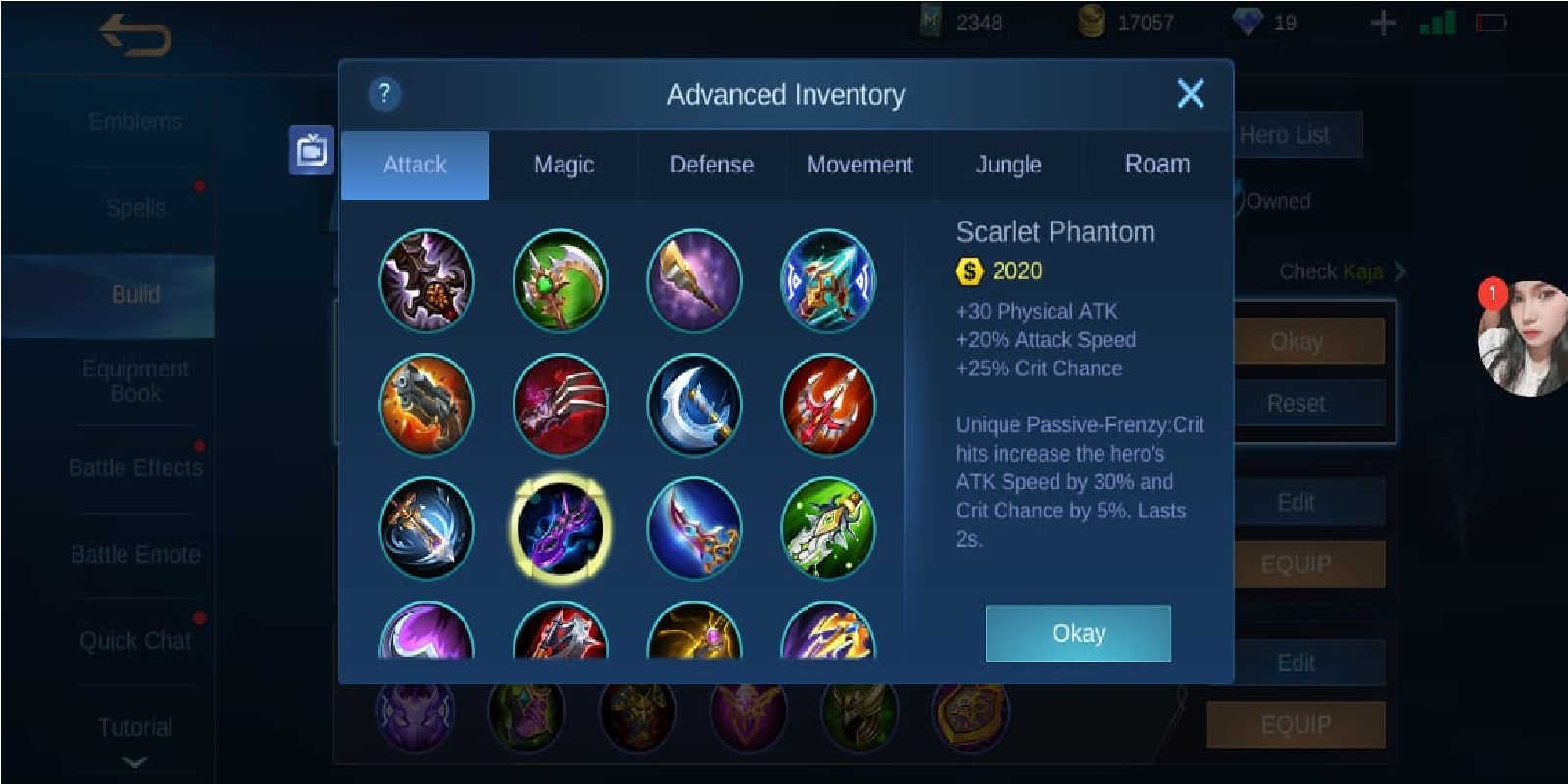The image size is (1568, 784).
Task: Open the Check Kaja arrow
Action: tap(1401, 272)
